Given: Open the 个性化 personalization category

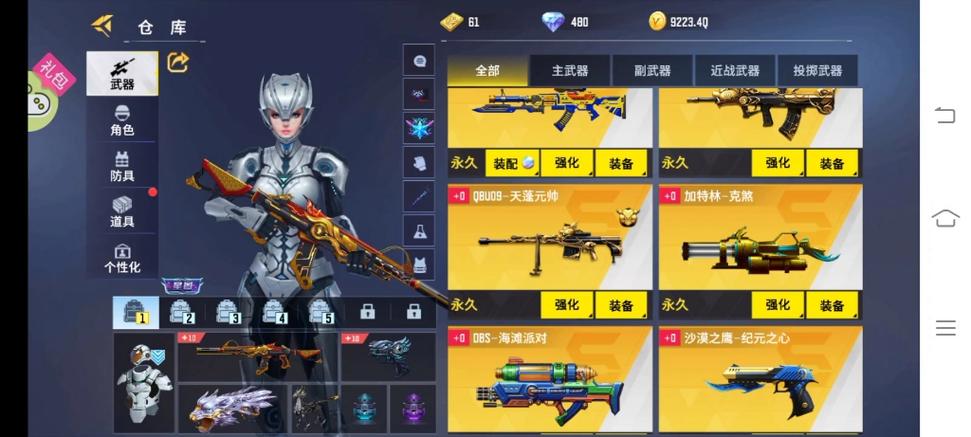Looking at the screenshot, I should point(122,257).
